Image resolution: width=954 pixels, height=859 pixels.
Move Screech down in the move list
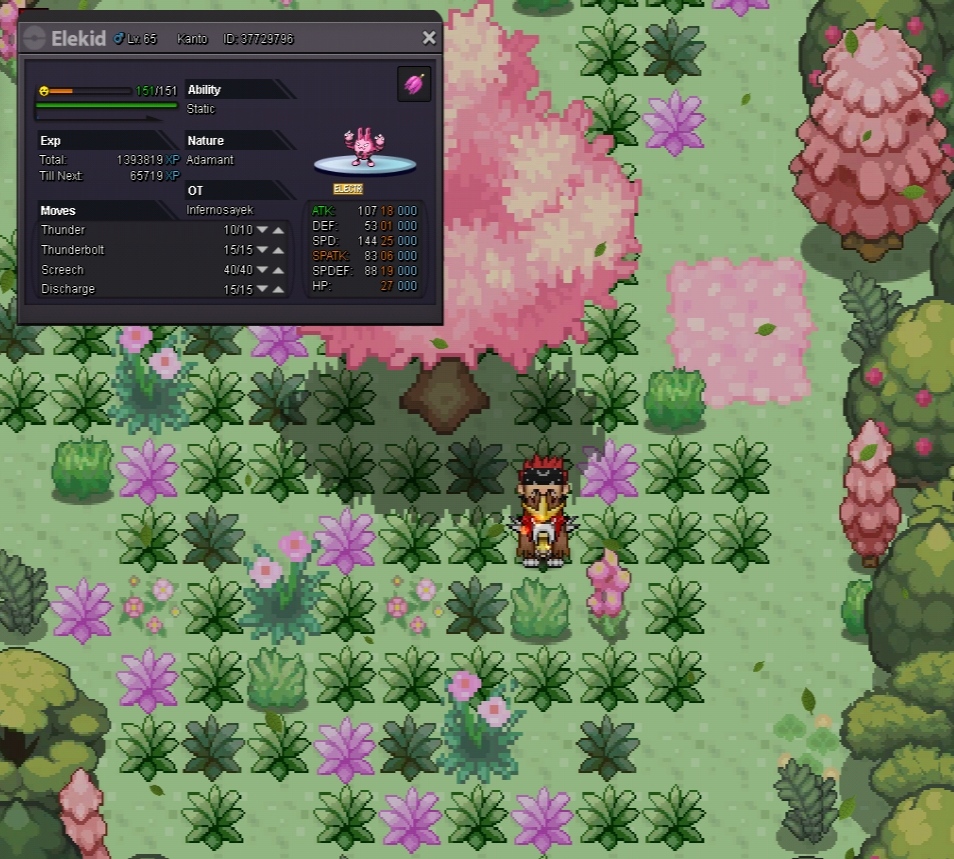pyautogui.click(x=262, y=270)
